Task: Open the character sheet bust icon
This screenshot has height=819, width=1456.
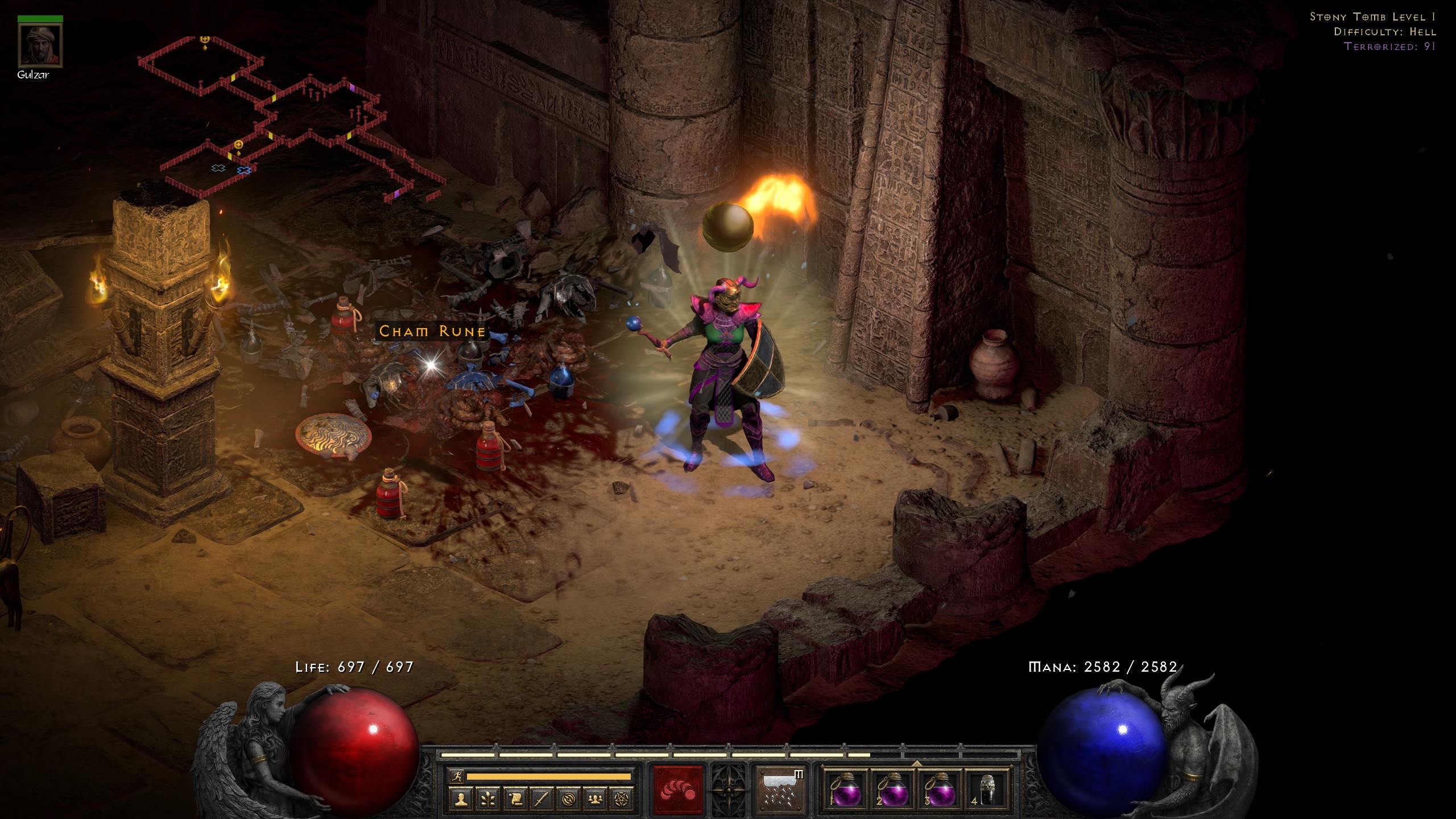Action: (461, 800)
